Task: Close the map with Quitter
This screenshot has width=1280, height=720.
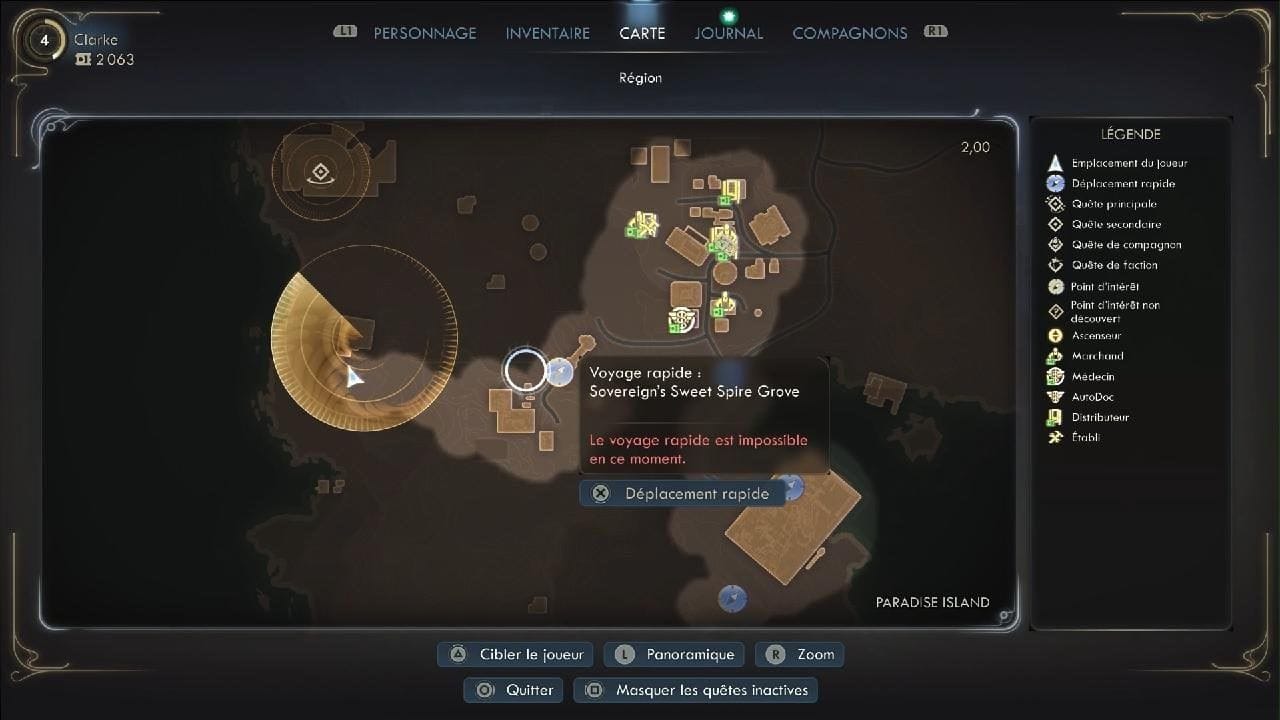Action: pos(514,690)
